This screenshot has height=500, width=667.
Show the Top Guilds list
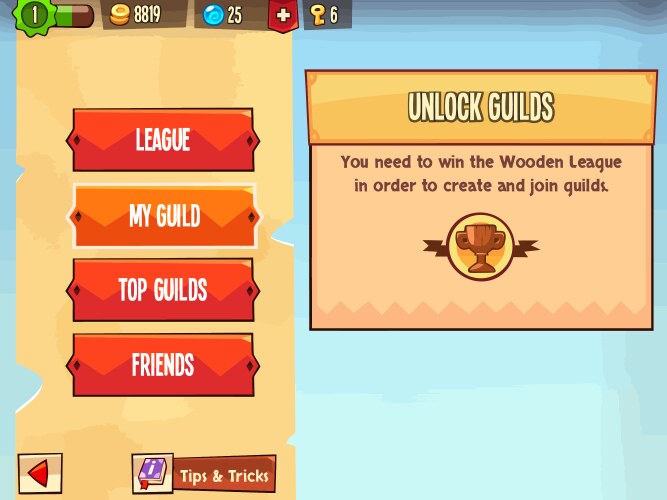pyautogui.click(x=163, y=290)
